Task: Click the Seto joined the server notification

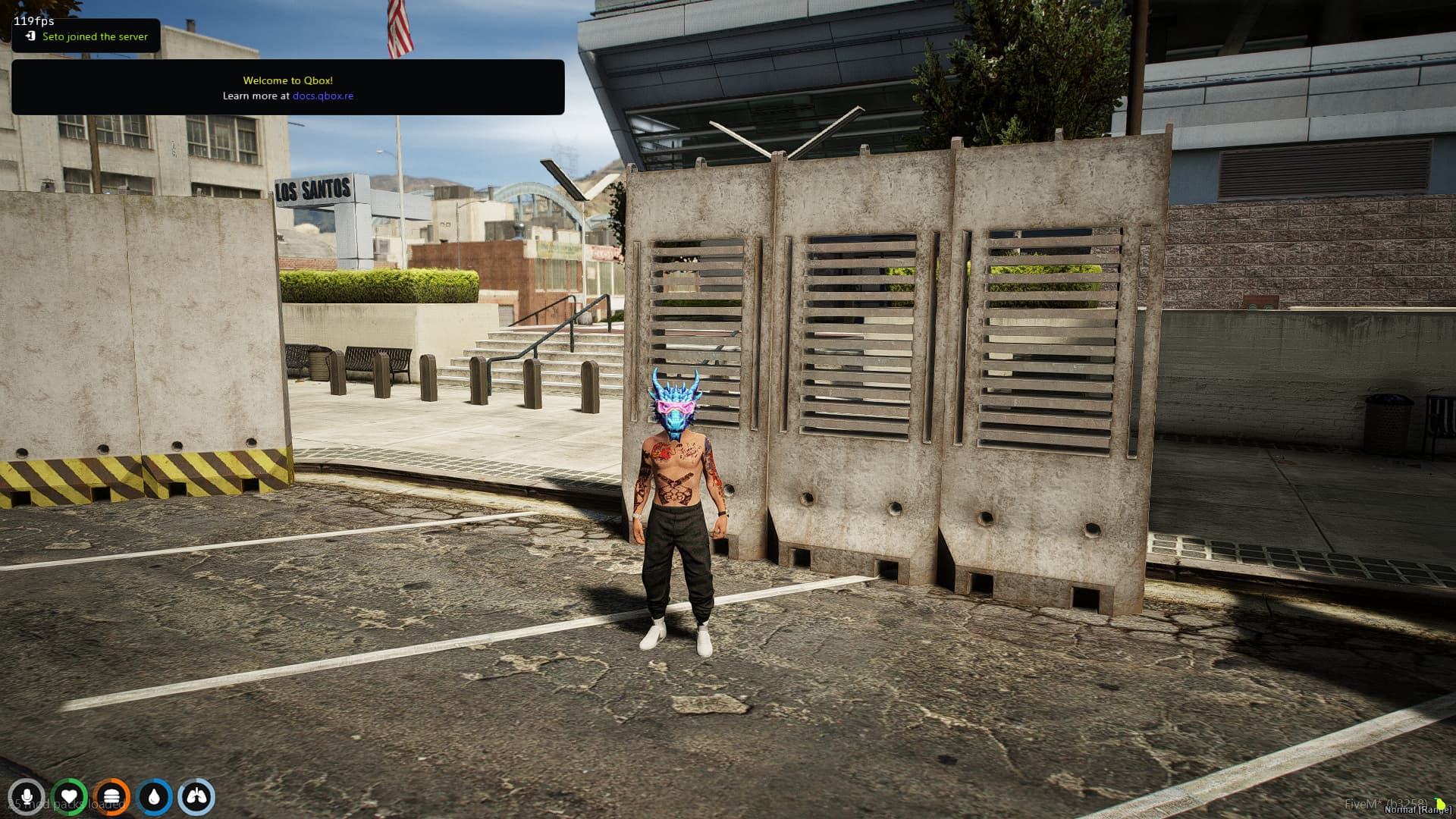Action: pyautogui.click(x=86, y=36)
